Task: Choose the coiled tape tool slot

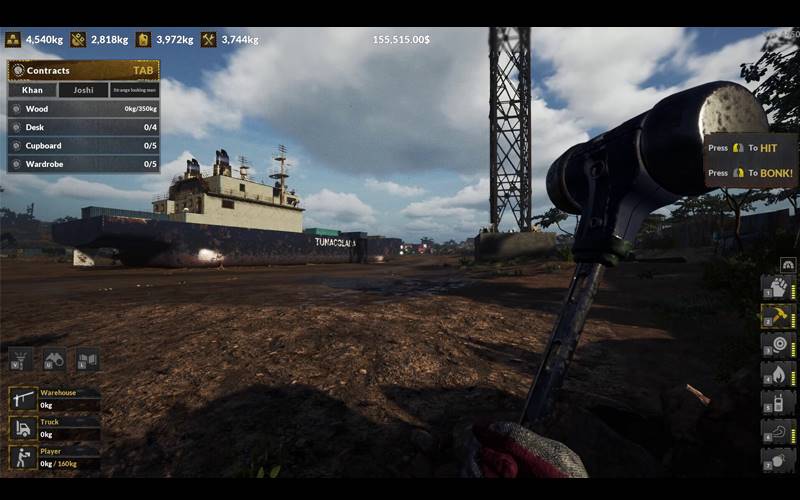Action: pyautogui.click(x=778, y=345)
